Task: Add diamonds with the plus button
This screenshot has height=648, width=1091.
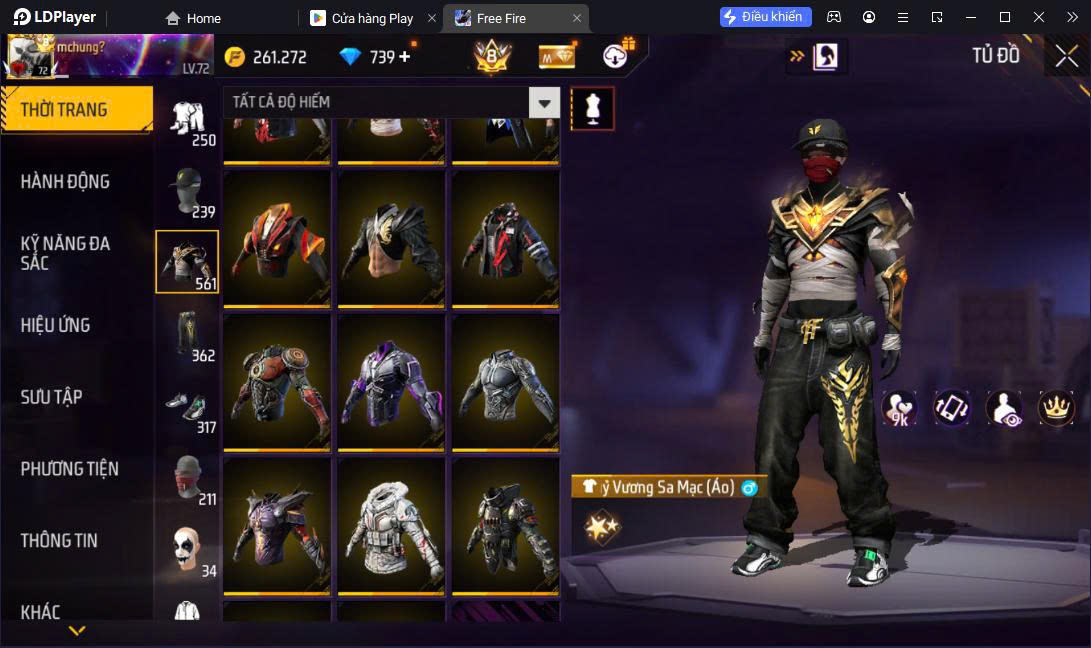Action: (405, 57)
